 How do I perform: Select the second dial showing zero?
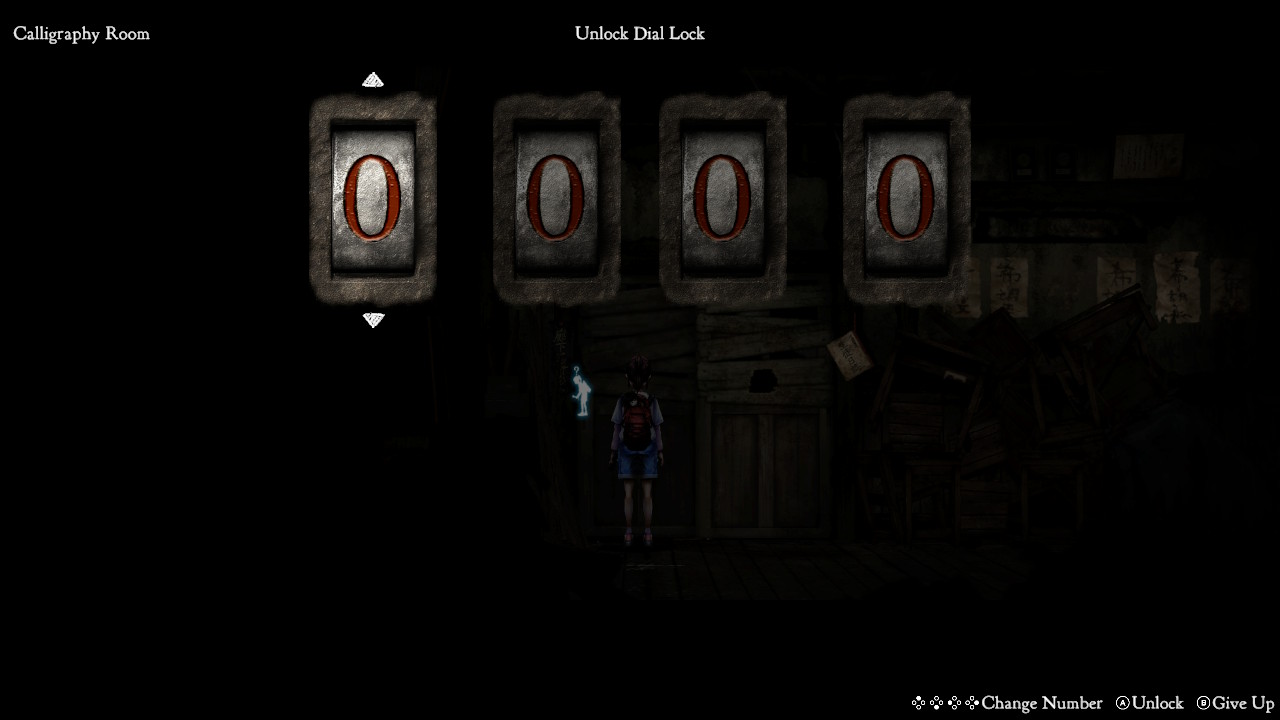(557, 198)
